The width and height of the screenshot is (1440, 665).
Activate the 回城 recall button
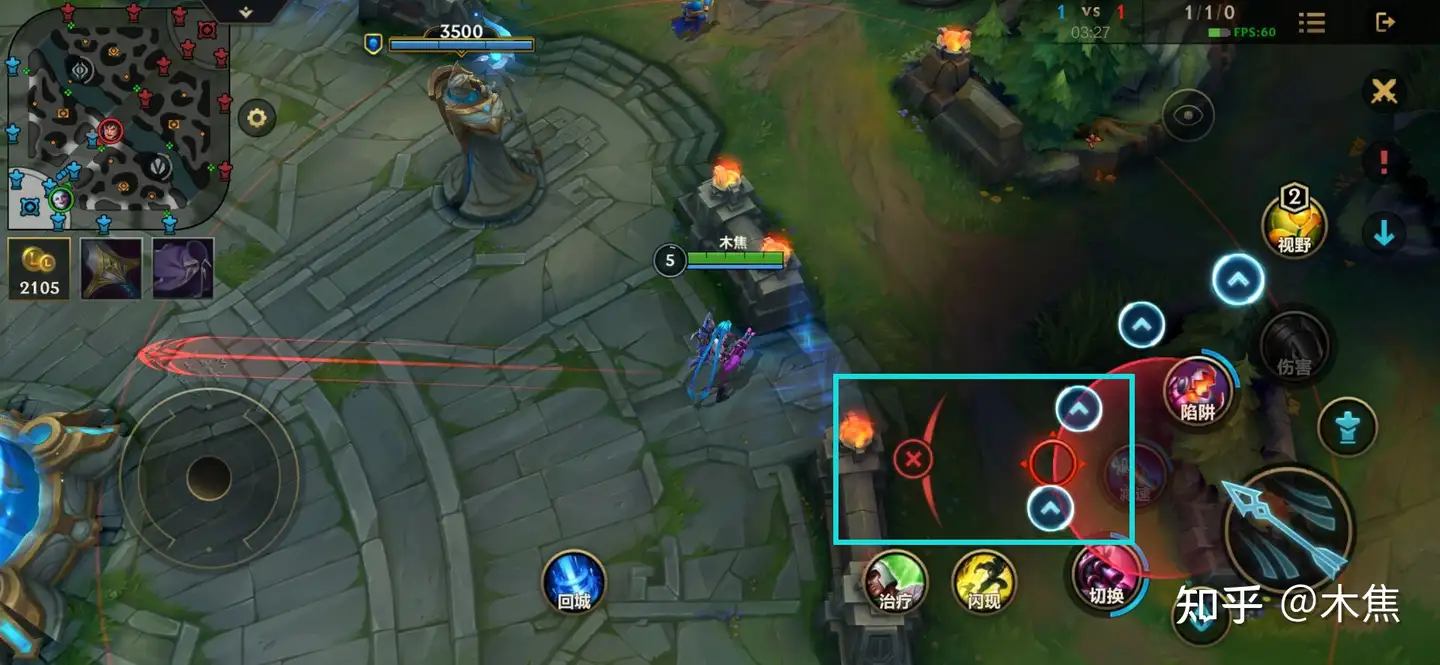click(x=574, y=582)
